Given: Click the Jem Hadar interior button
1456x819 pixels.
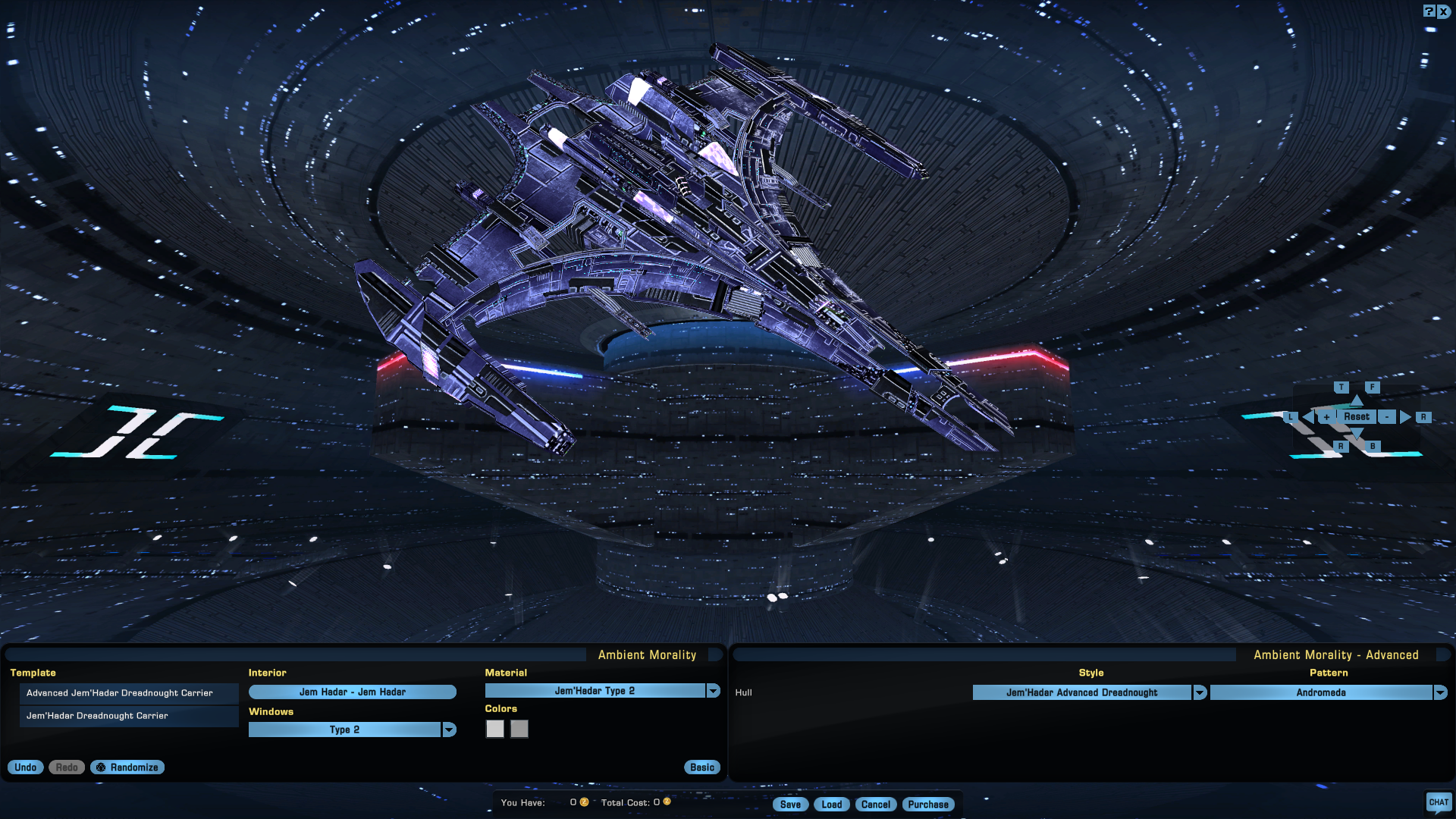Looking at the screenshot, I should 353,692.
